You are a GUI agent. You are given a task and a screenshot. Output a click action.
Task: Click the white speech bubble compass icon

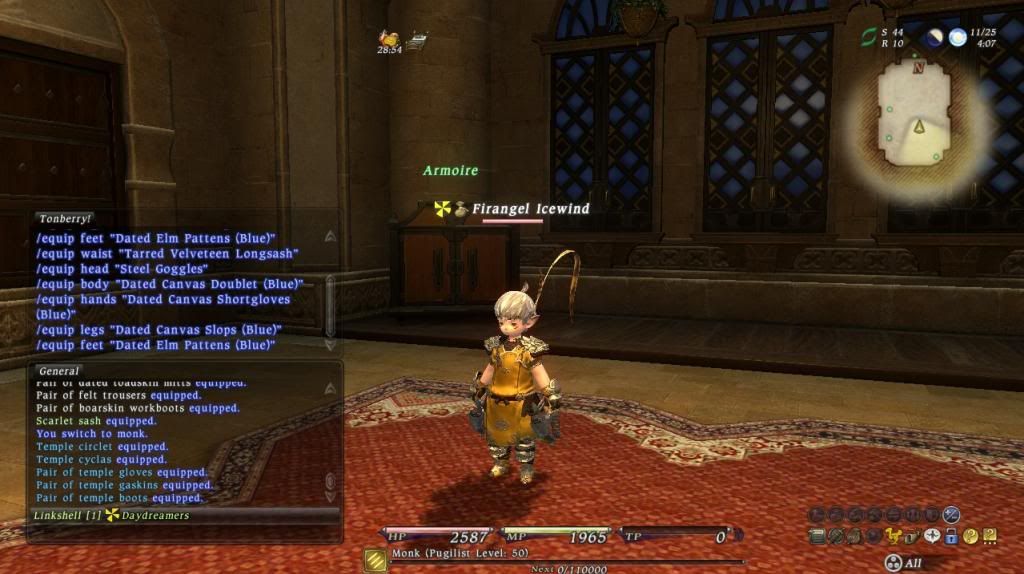932,536
